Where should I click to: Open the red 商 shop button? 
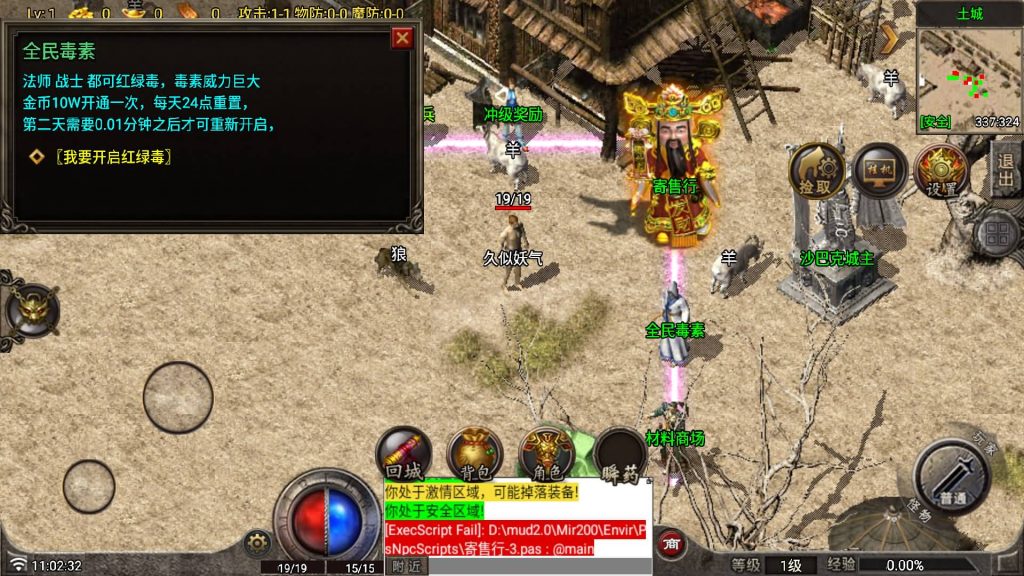point(673,544)
